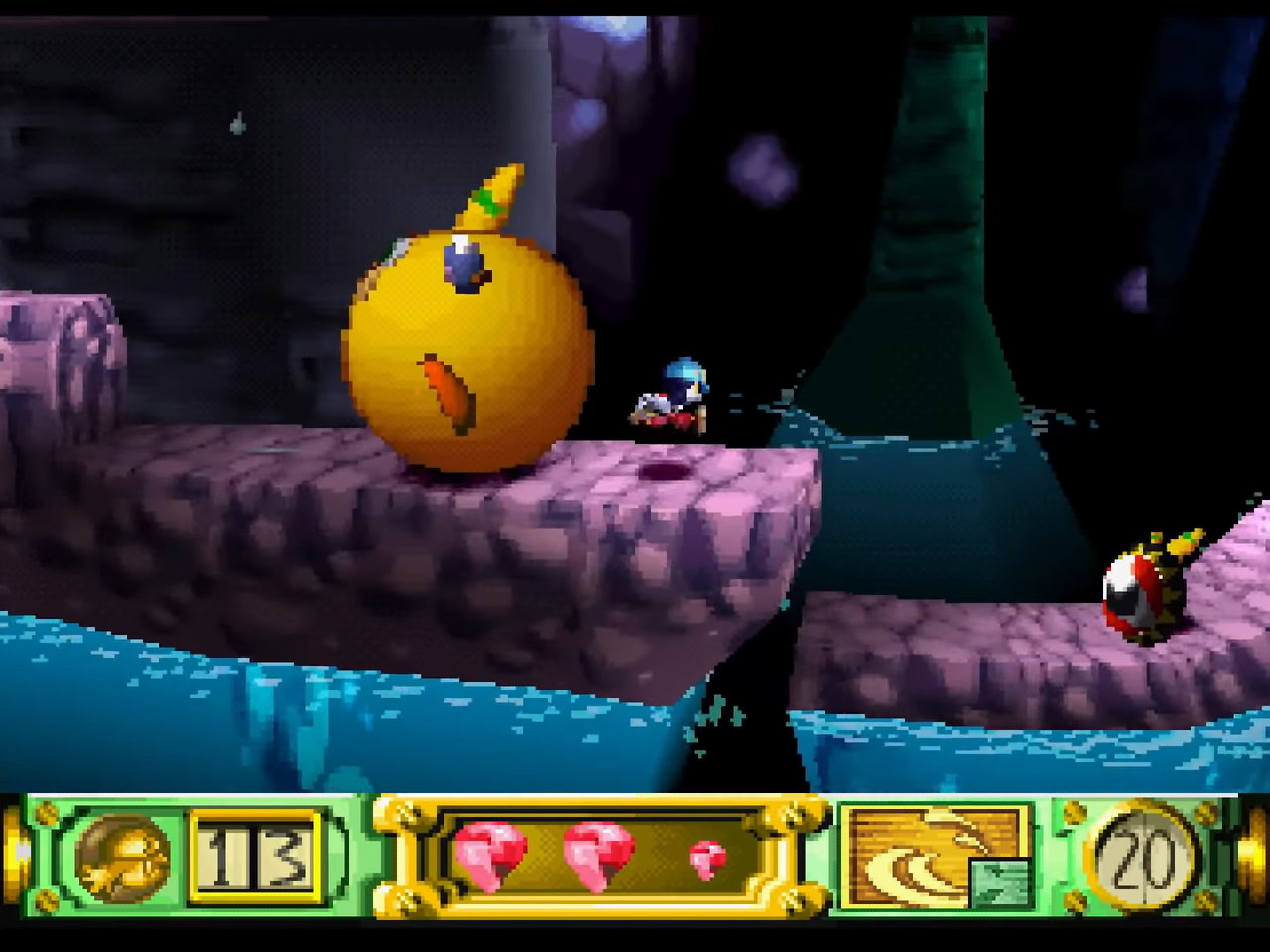Click the gold Klonoa lives emblem
The width and height of the screenshot is (1270, 952).
pos(122,856)
